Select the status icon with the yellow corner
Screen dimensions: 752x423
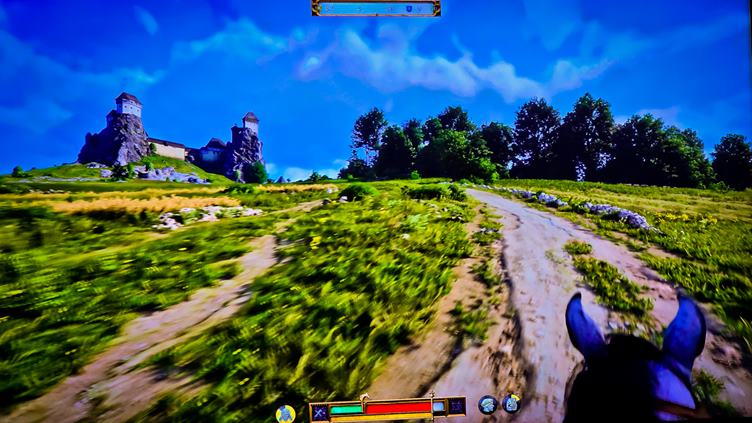tap(511, 404)
